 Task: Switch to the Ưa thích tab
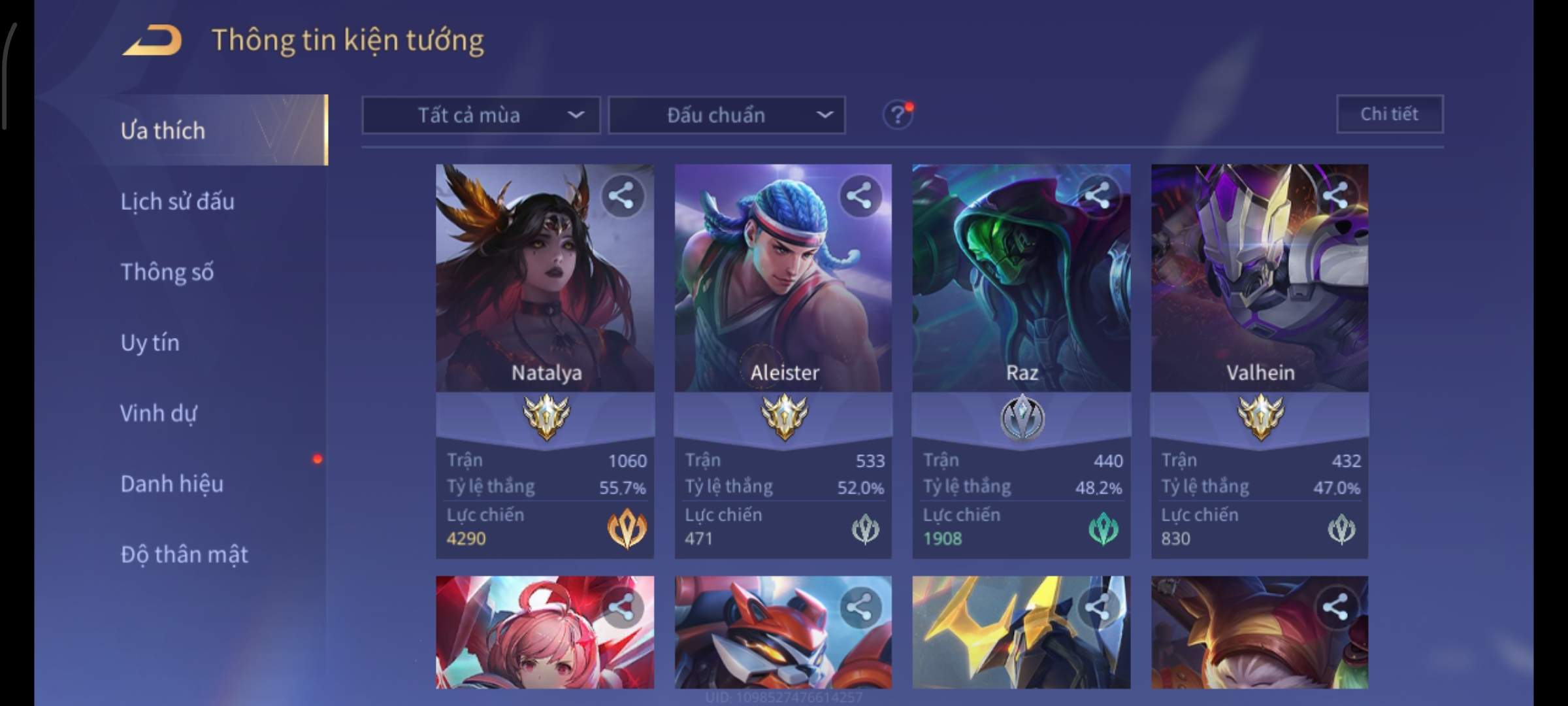coord(163,131)
